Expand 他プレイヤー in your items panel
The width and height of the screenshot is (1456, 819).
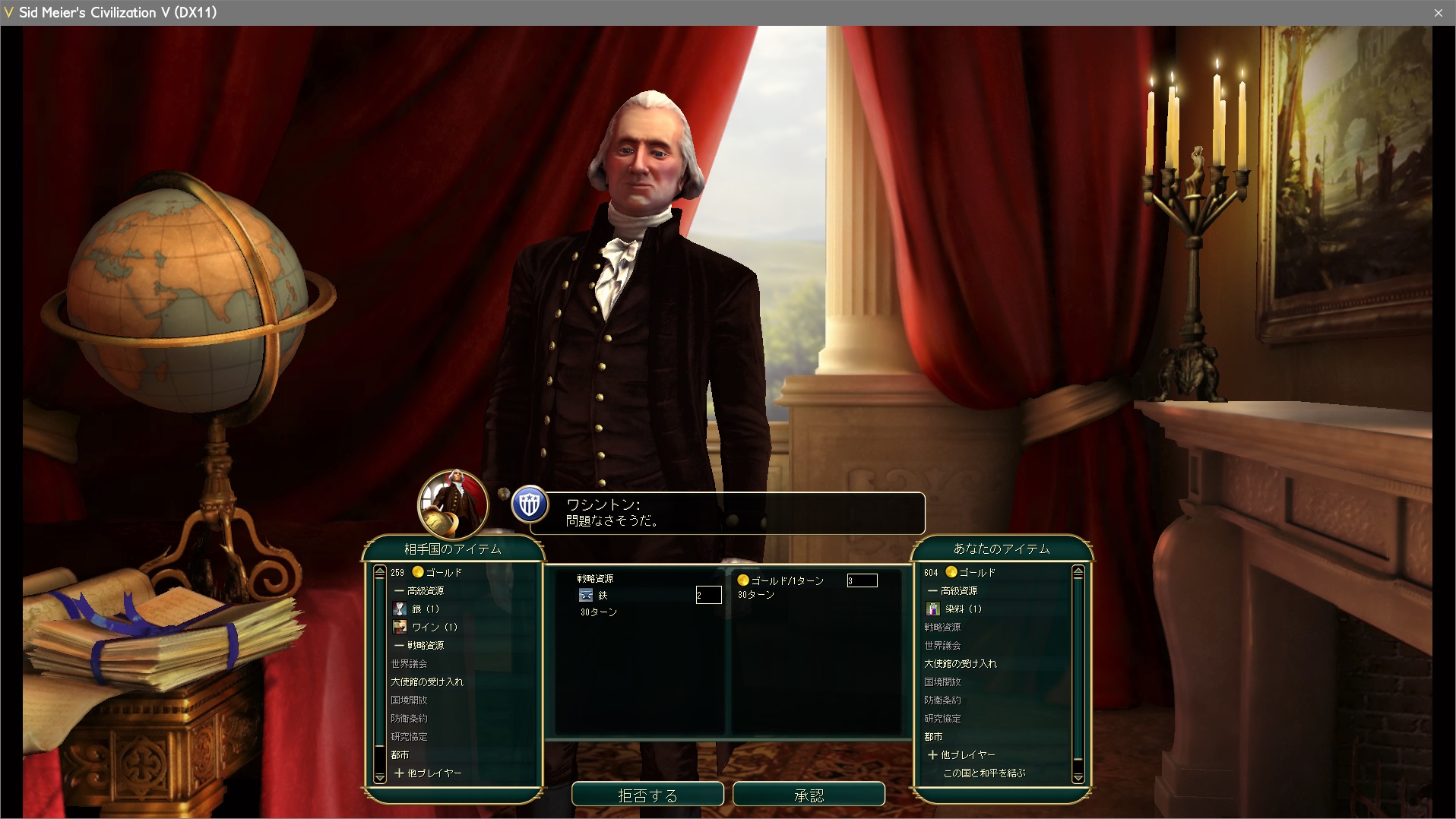click(962, 754)
